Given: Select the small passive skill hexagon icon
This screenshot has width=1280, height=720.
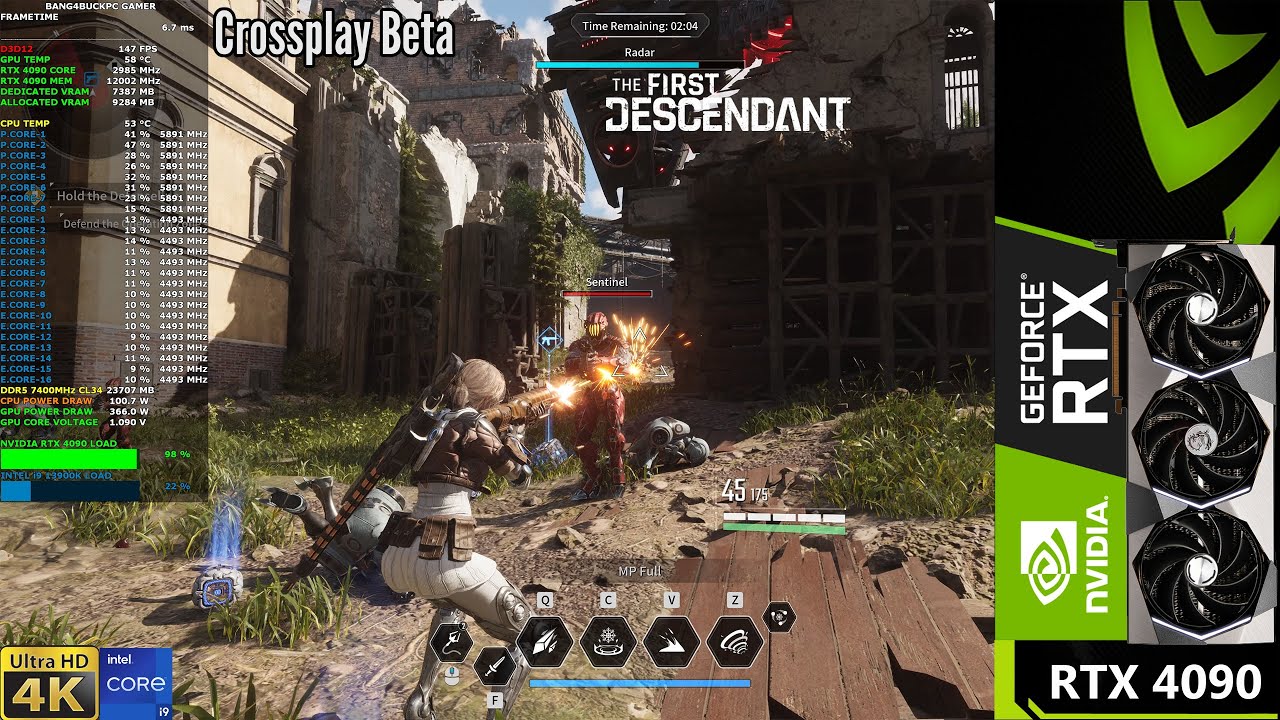Looking at the screenshot, I should point(779,617).
